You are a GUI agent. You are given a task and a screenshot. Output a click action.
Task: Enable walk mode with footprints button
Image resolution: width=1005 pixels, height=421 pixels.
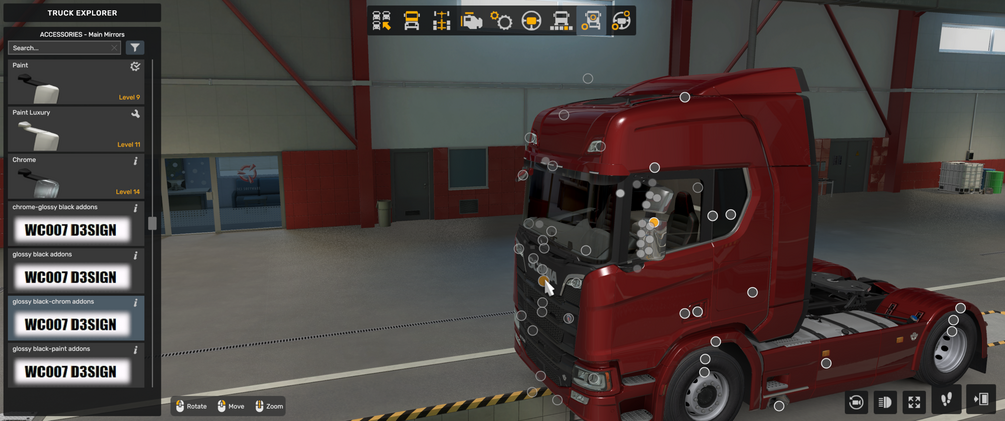pyautogui.click(x=946, y=400)
